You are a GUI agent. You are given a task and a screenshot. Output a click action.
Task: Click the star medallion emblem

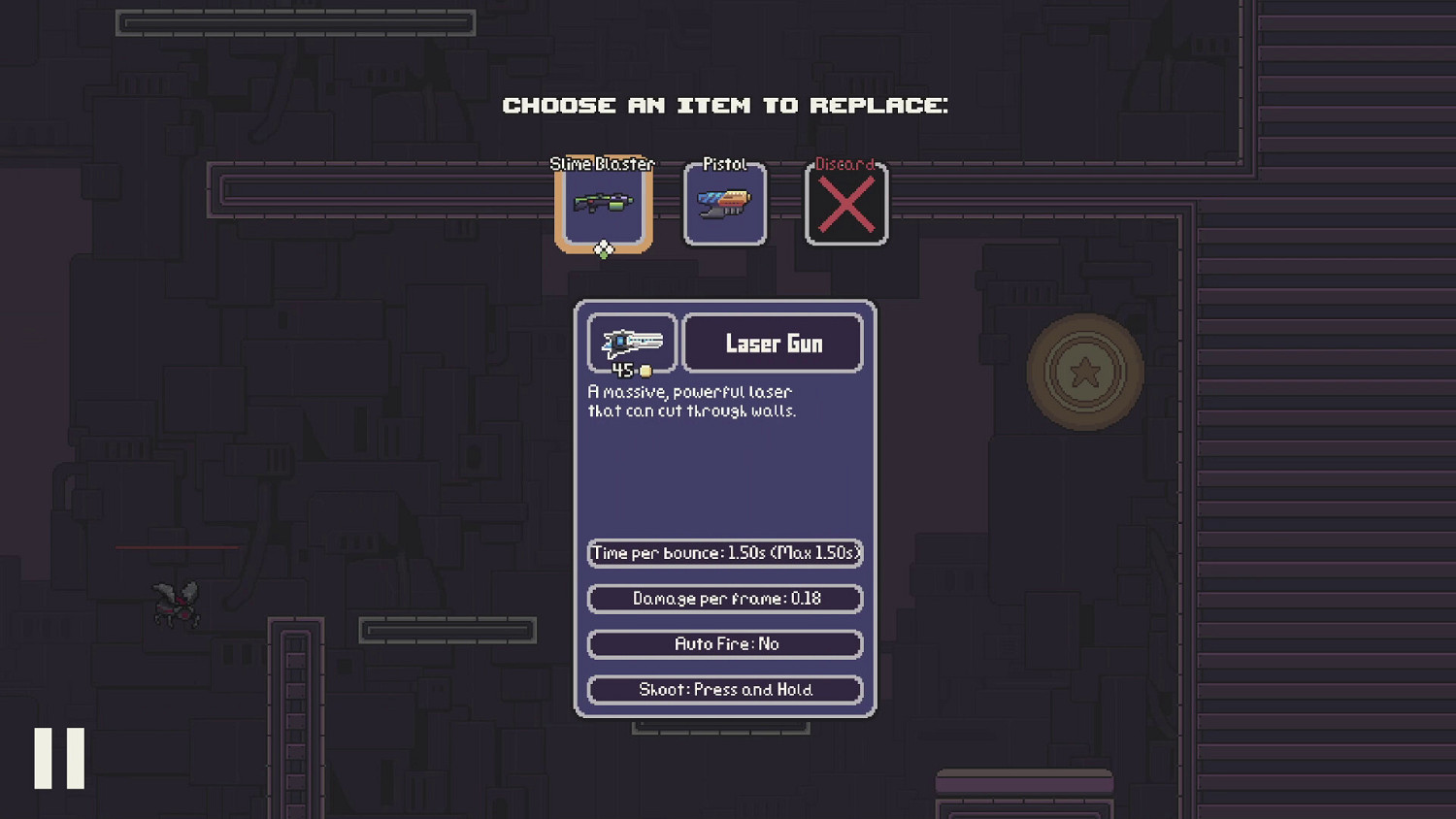tap(1083, 371)
